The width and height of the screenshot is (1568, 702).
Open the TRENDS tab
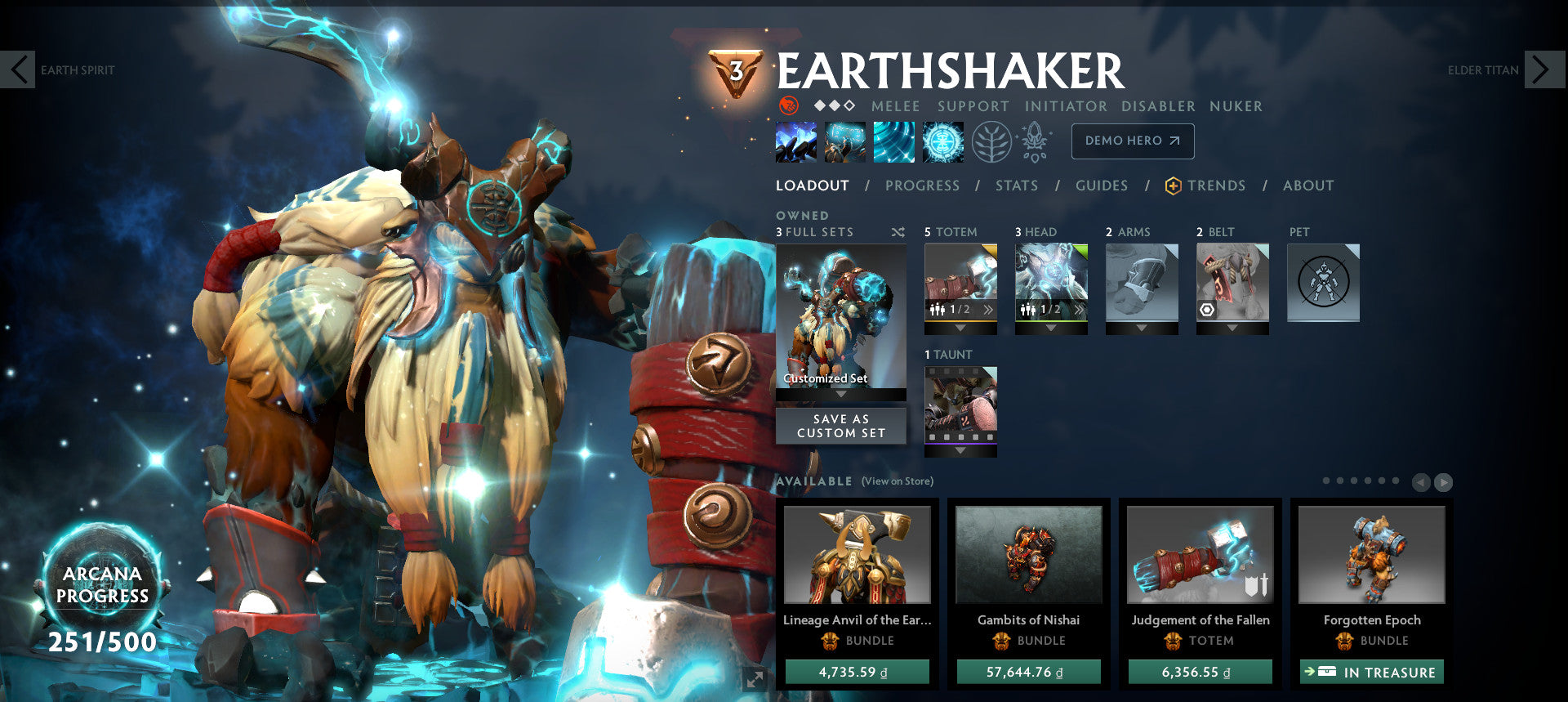(x=1216, y=186)
